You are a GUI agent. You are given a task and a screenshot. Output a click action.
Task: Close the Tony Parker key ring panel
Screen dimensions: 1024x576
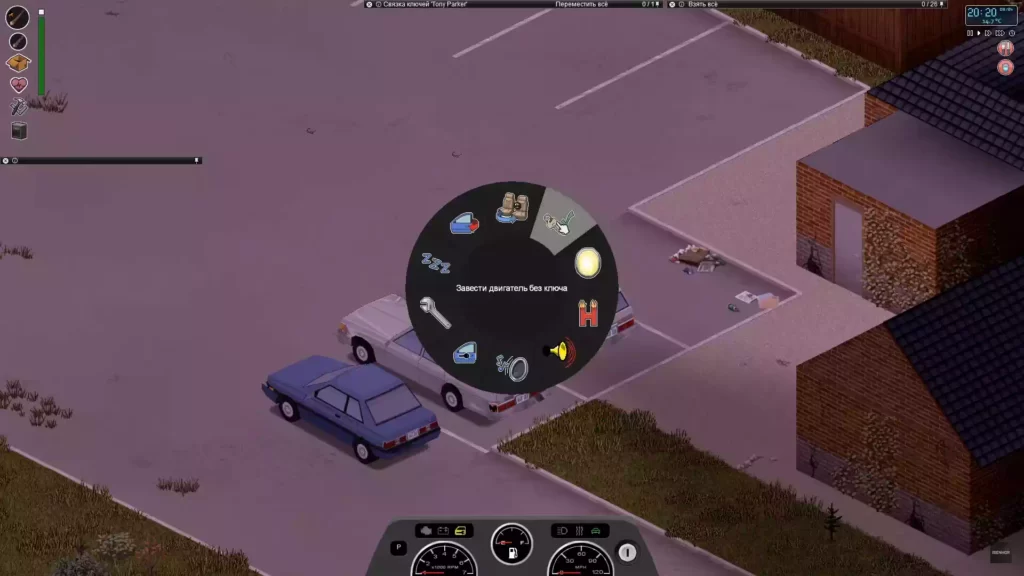[x=369, y=4]
